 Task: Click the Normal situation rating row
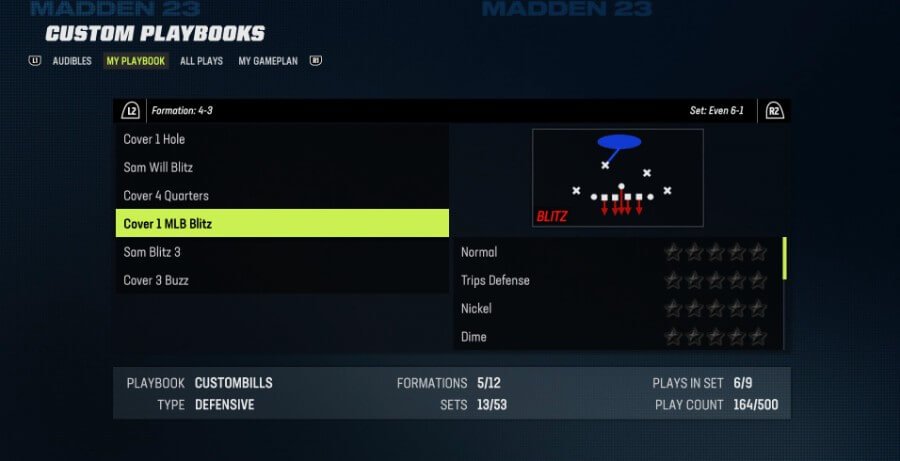tap(615, 252)
